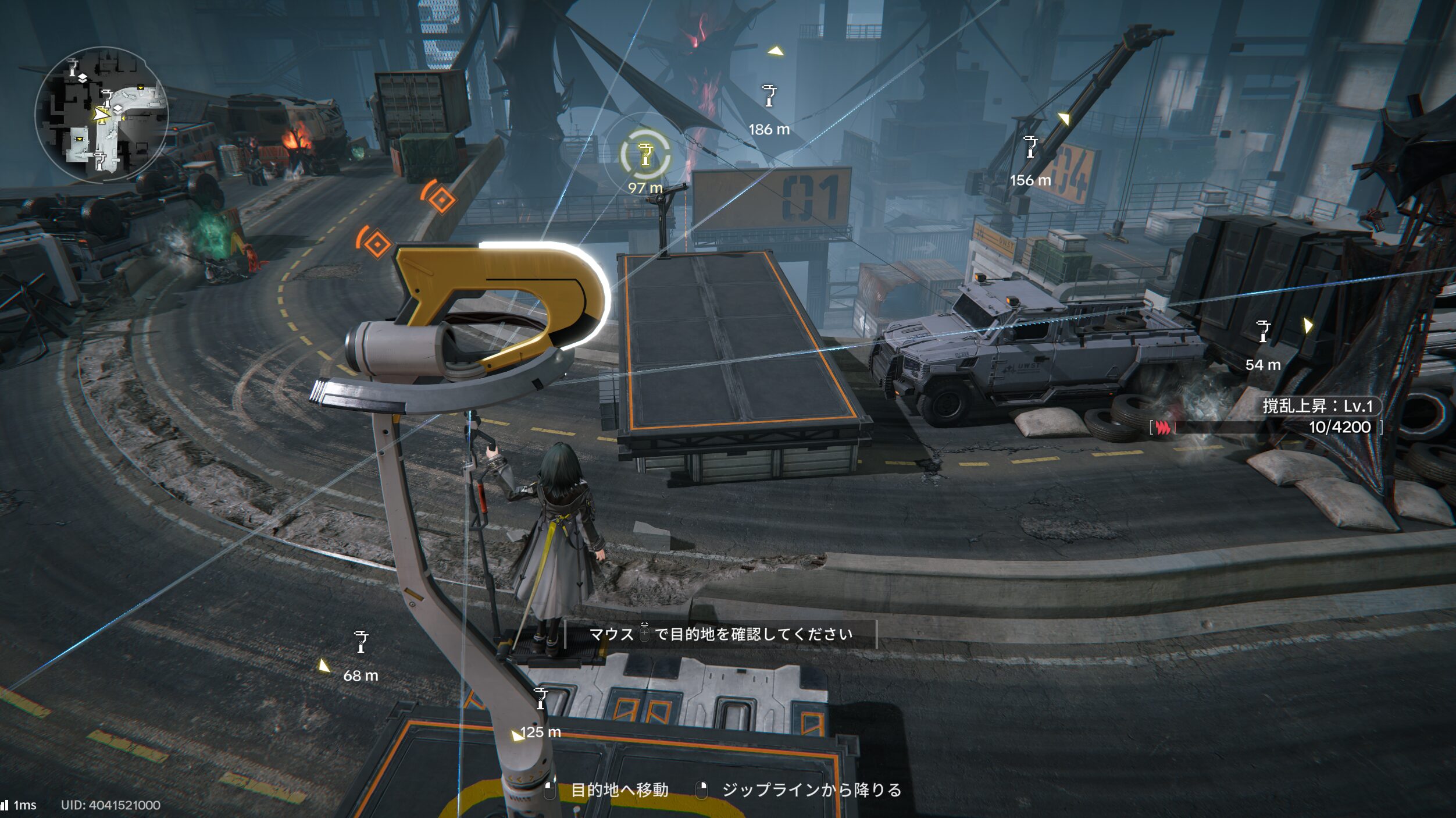
Task: Select the 68 m zipline destination
Action: pos(361,642)
